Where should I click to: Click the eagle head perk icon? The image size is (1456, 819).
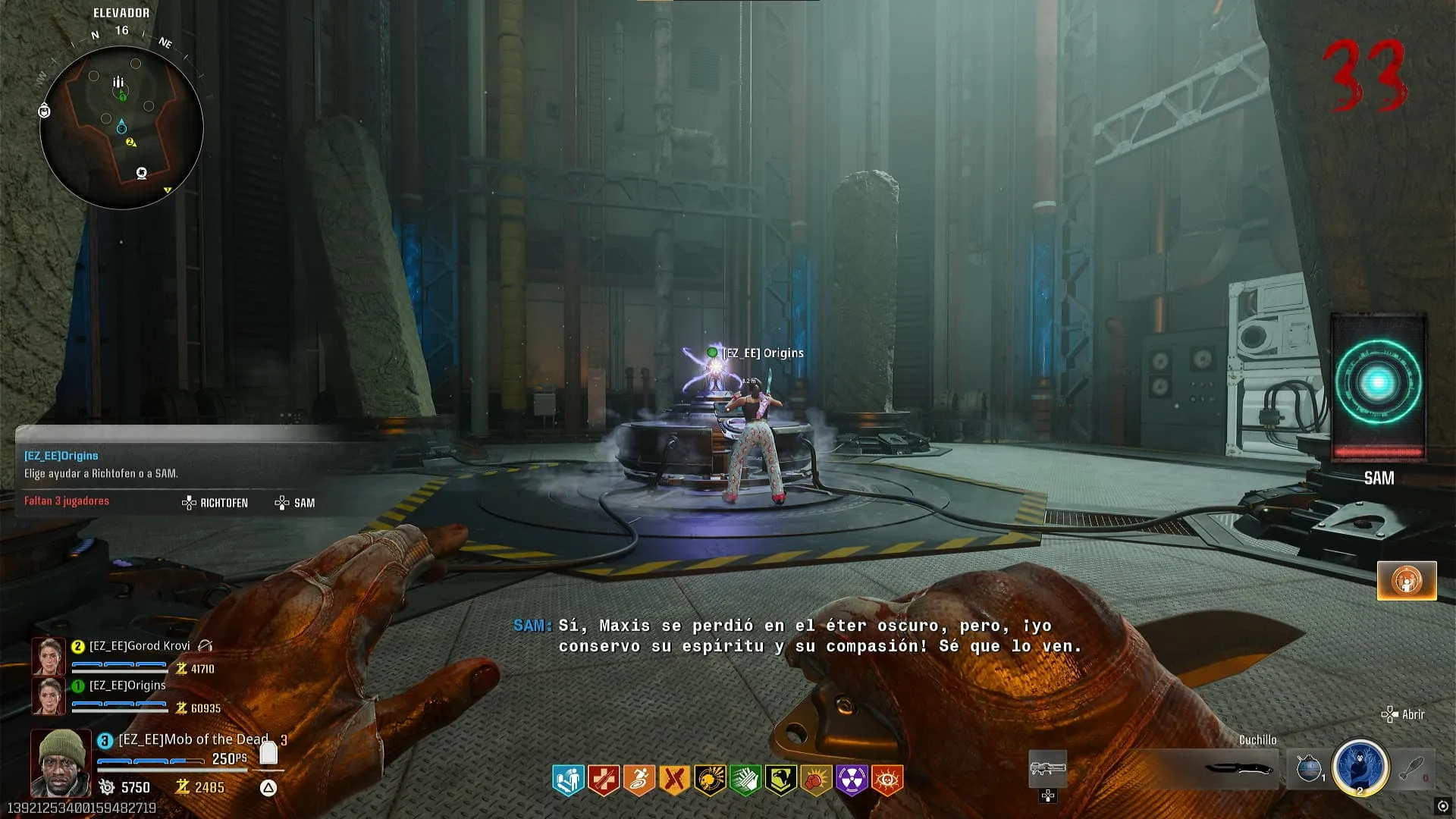click(x=780, y=780)
